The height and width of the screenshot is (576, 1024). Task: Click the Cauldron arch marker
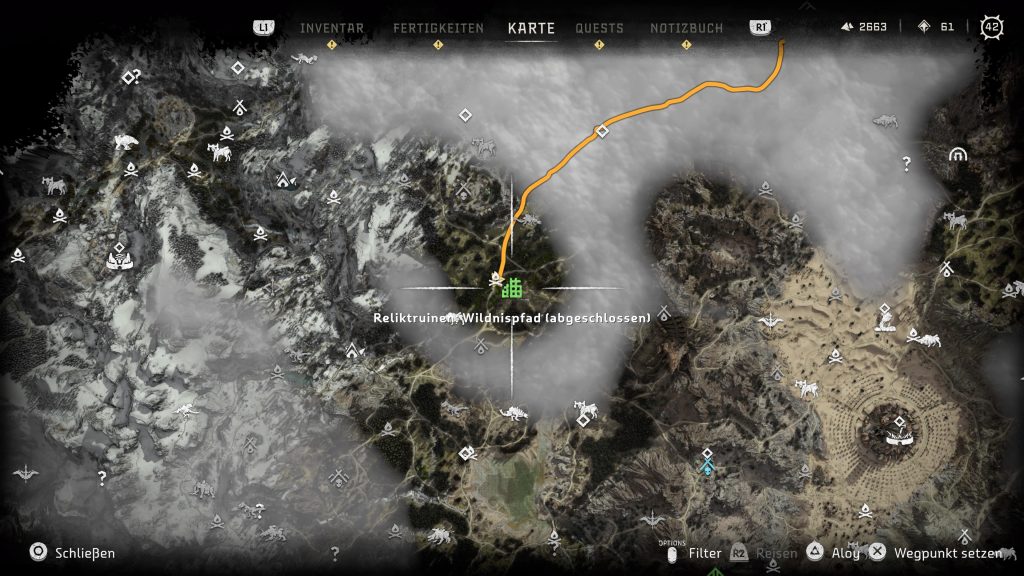coord(958,156)
